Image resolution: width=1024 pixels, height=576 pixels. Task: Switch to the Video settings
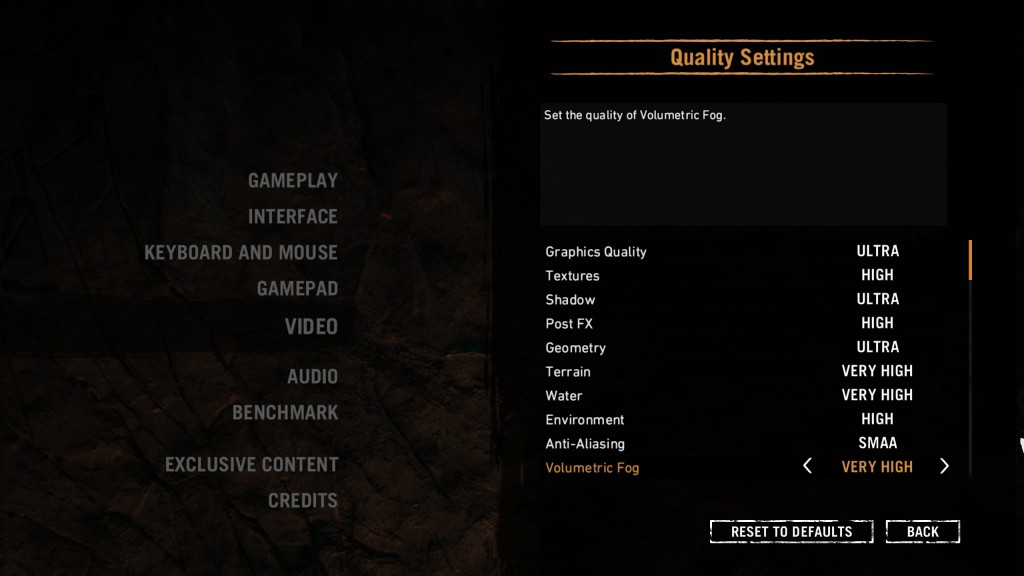311,327
